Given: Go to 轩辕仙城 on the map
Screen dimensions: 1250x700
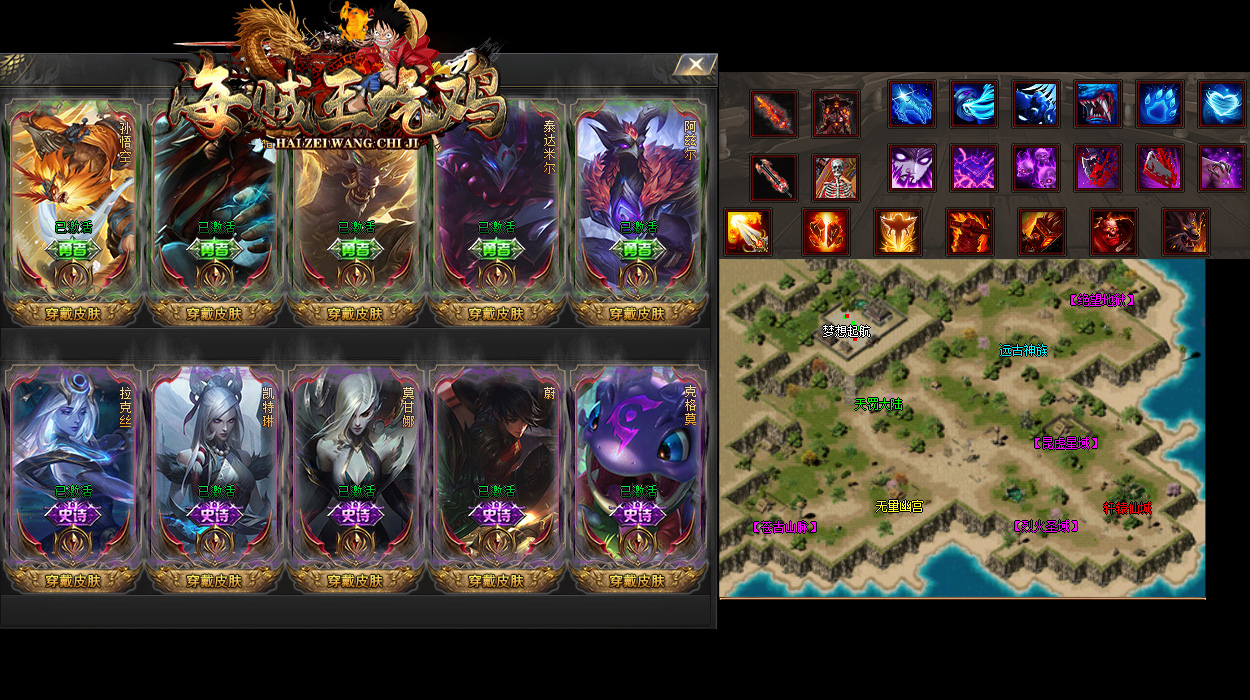Looking at the screenshot, I should coord(1127,508).
